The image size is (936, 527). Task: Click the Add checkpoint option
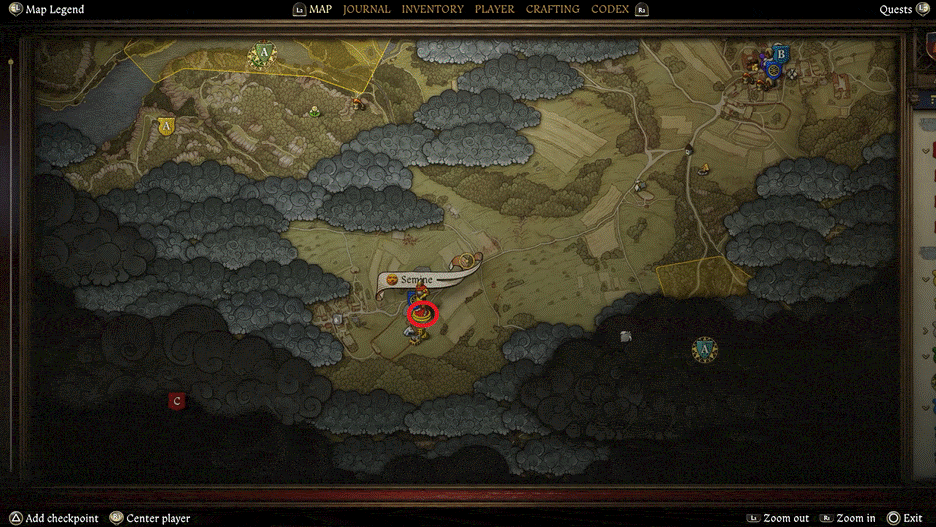click(62, 518)
